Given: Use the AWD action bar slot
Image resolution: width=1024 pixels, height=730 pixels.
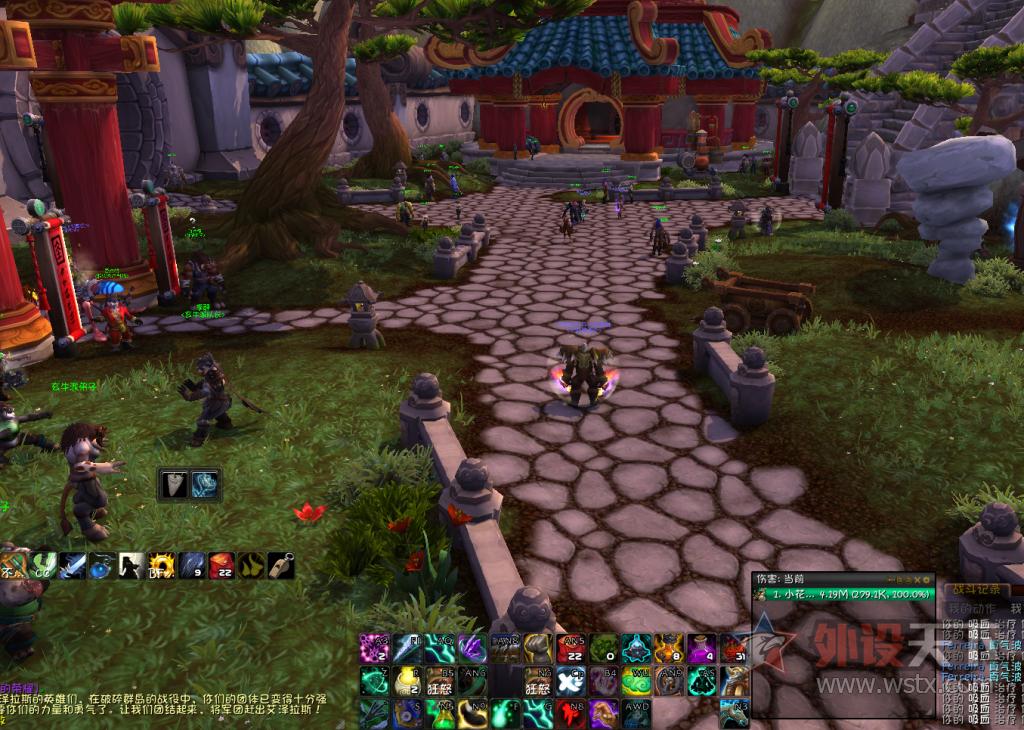Looking at the screenshot, I should 636,713.
